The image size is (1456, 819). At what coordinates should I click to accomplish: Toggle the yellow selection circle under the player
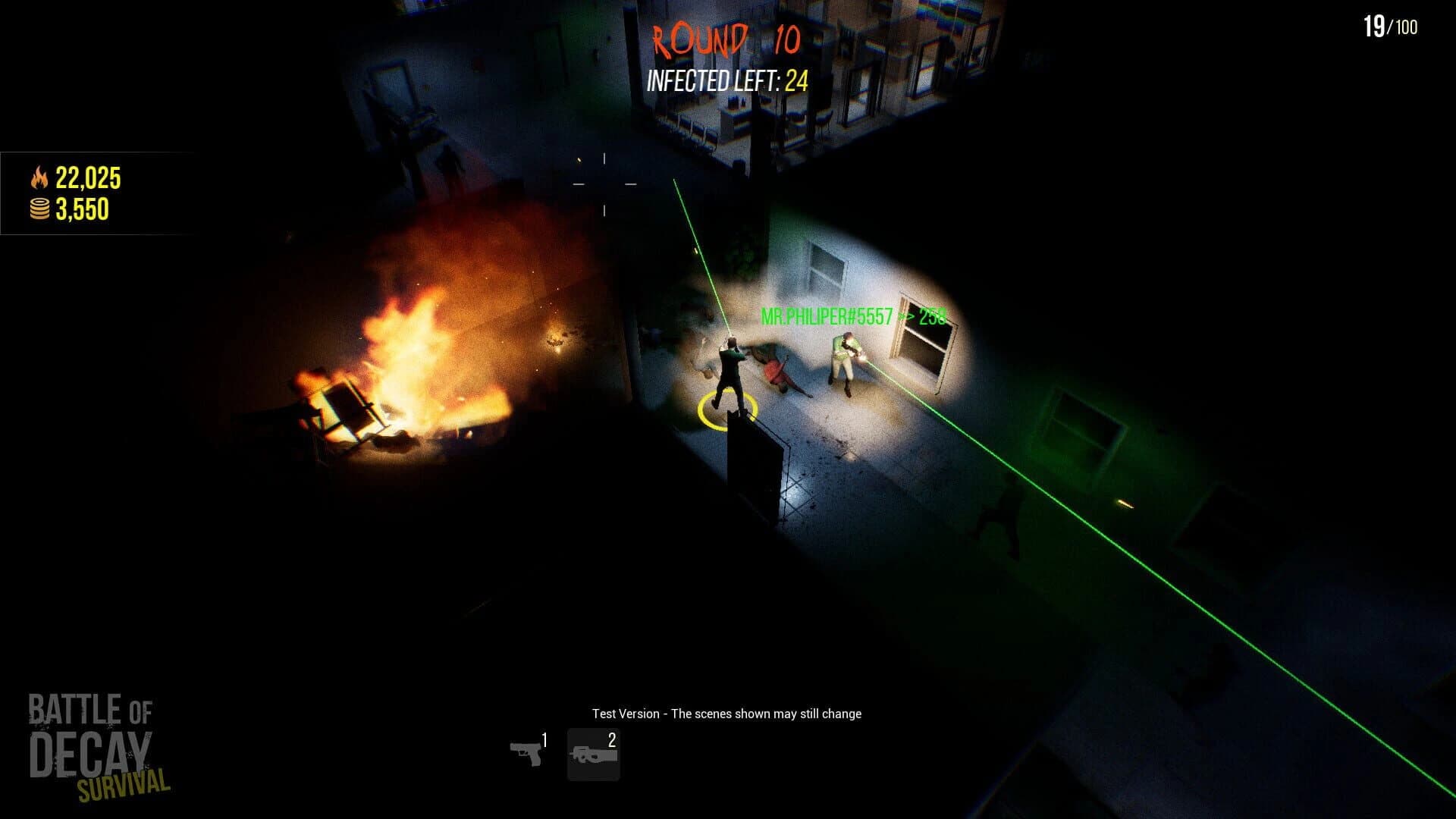[x=726, y=409]
